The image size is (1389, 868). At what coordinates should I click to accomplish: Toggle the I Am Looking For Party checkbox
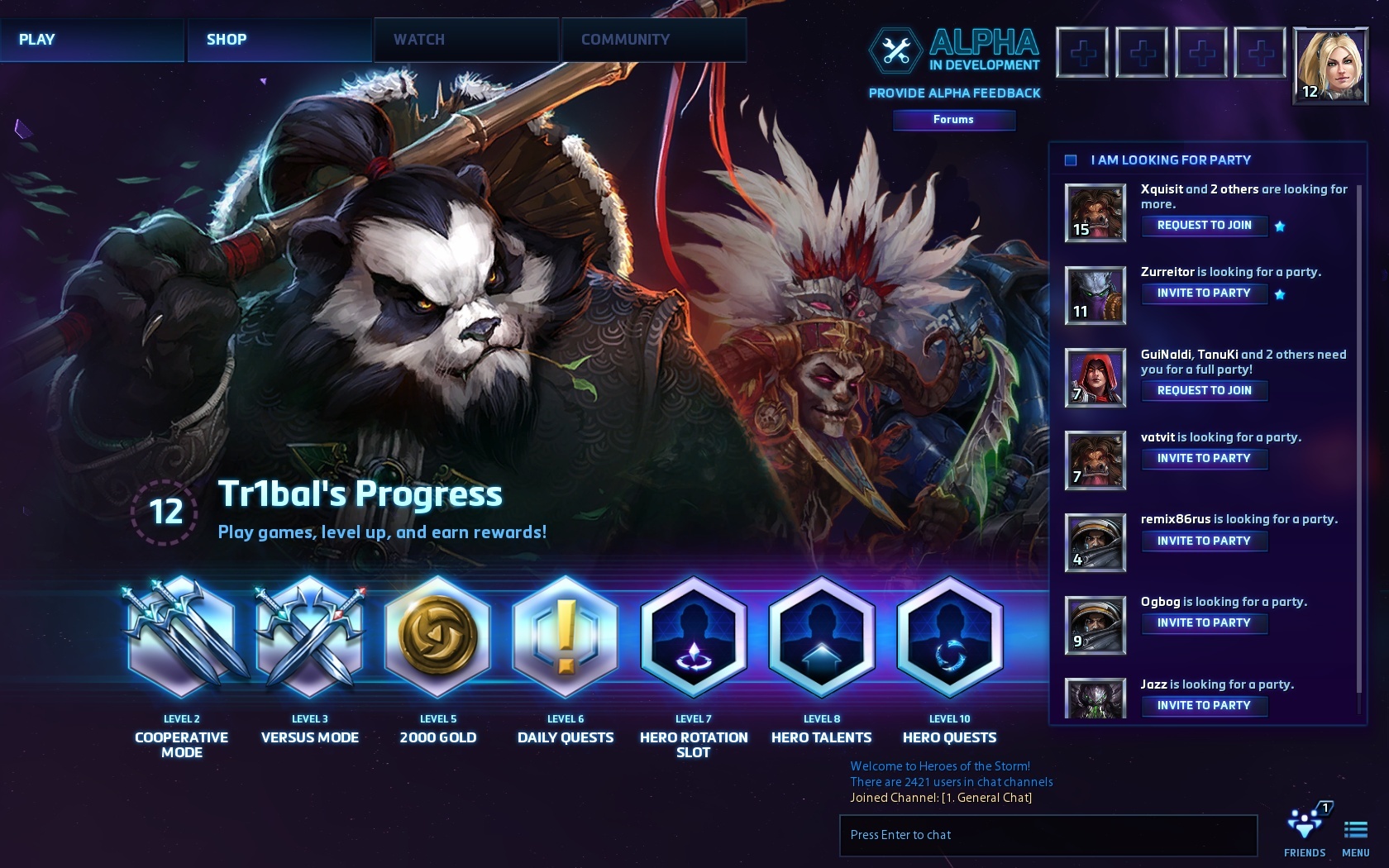pos(1071,160)
